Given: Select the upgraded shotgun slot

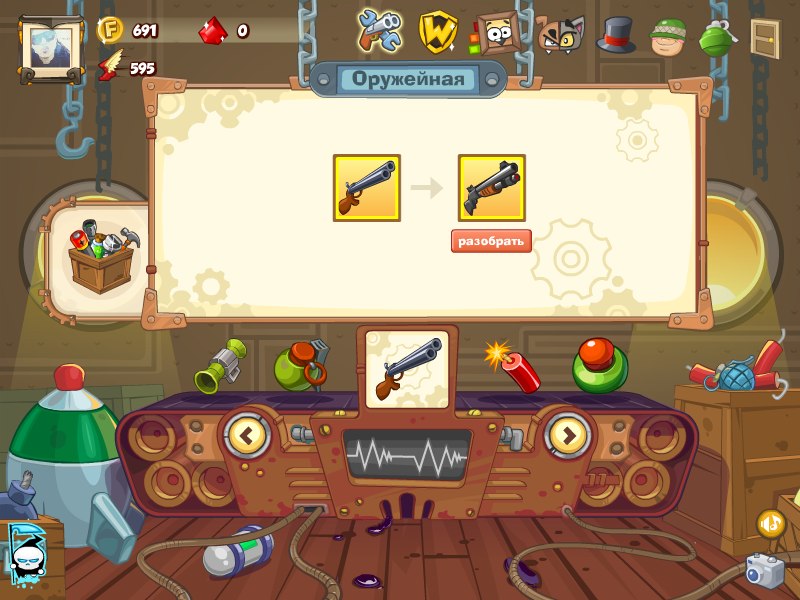Looking at the screenshot, I should (x=492, y=188).
